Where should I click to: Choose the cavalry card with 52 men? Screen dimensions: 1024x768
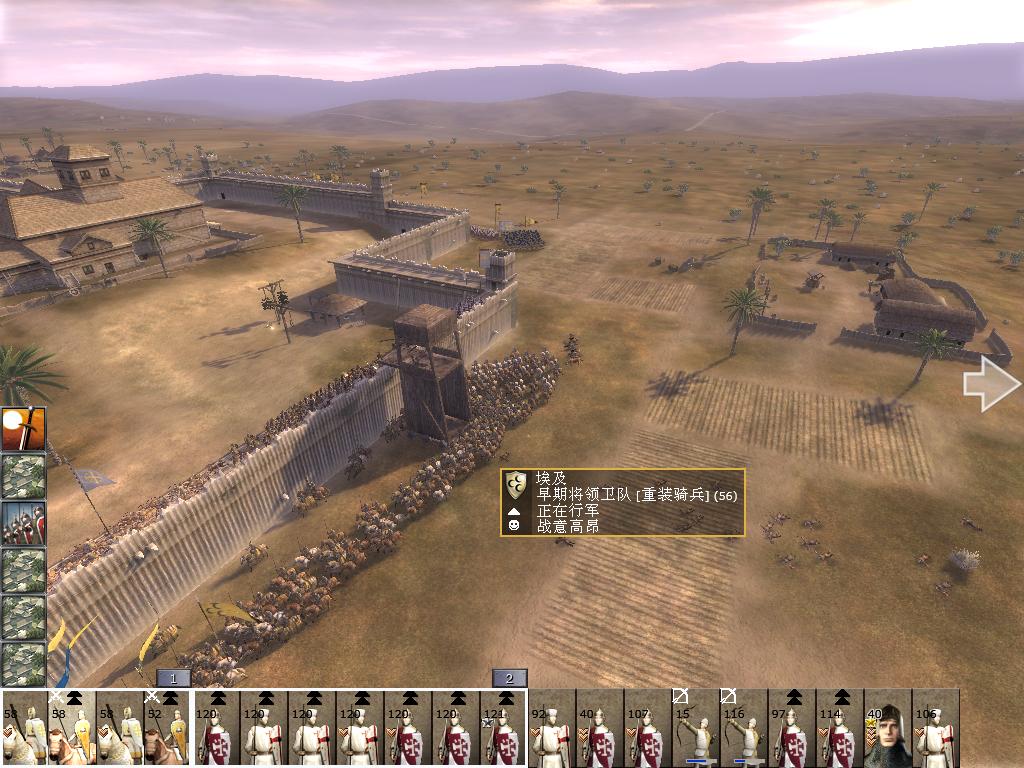(167, 727)
